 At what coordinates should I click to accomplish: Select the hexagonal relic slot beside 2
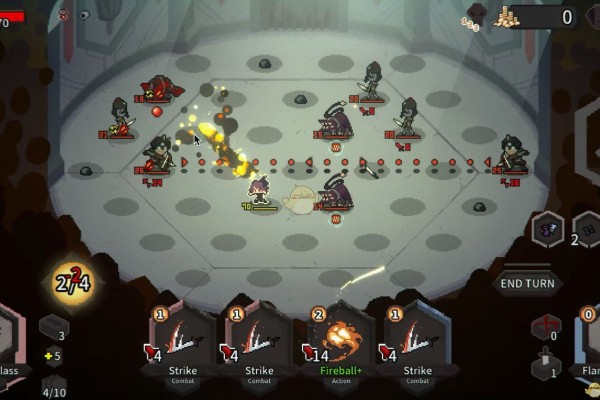pyautogui.click(x=549, y=230)
